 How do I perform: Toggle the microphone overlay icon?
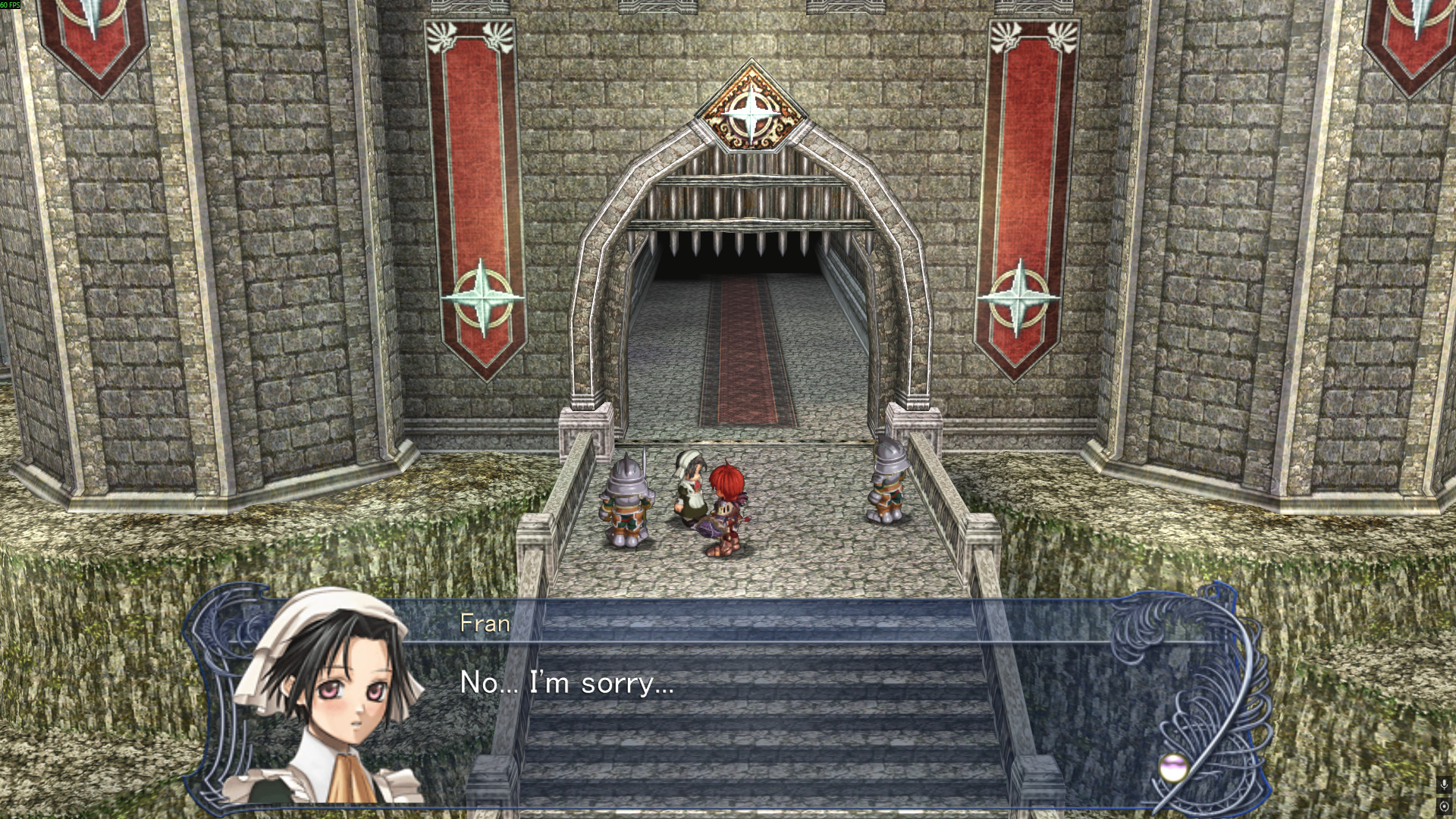(x=1444, y=785)
